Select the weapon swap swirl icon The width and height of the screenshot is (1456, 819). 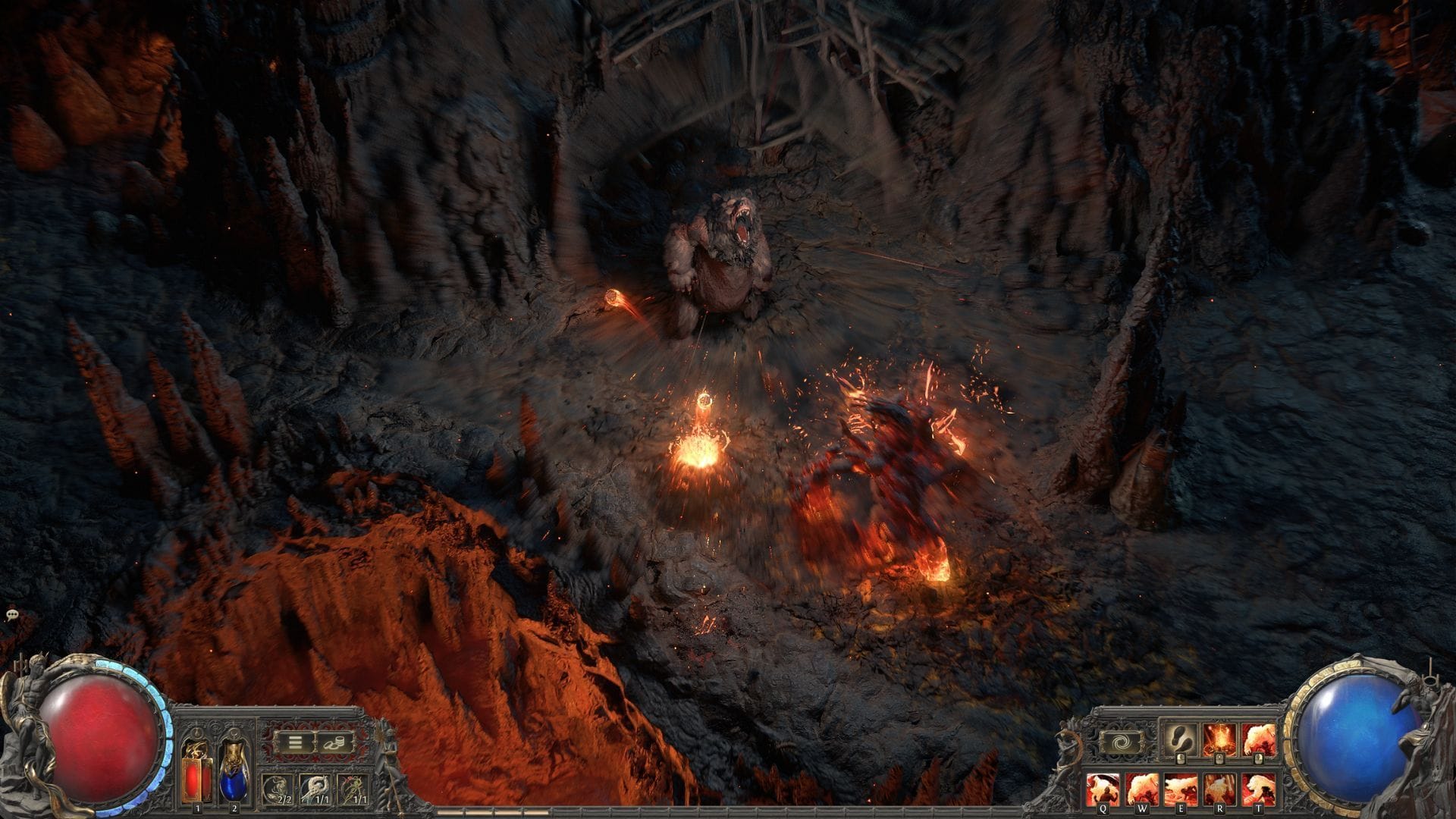(1121, 741)
